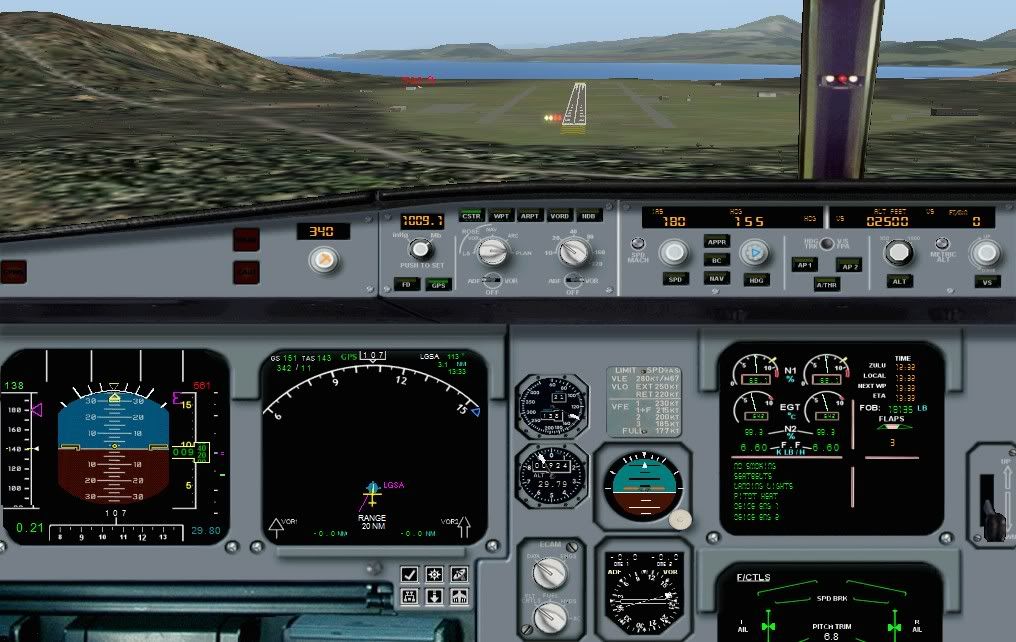Switch on the VORD display button
Screen dimensions: 1016x642
[560, 215]
